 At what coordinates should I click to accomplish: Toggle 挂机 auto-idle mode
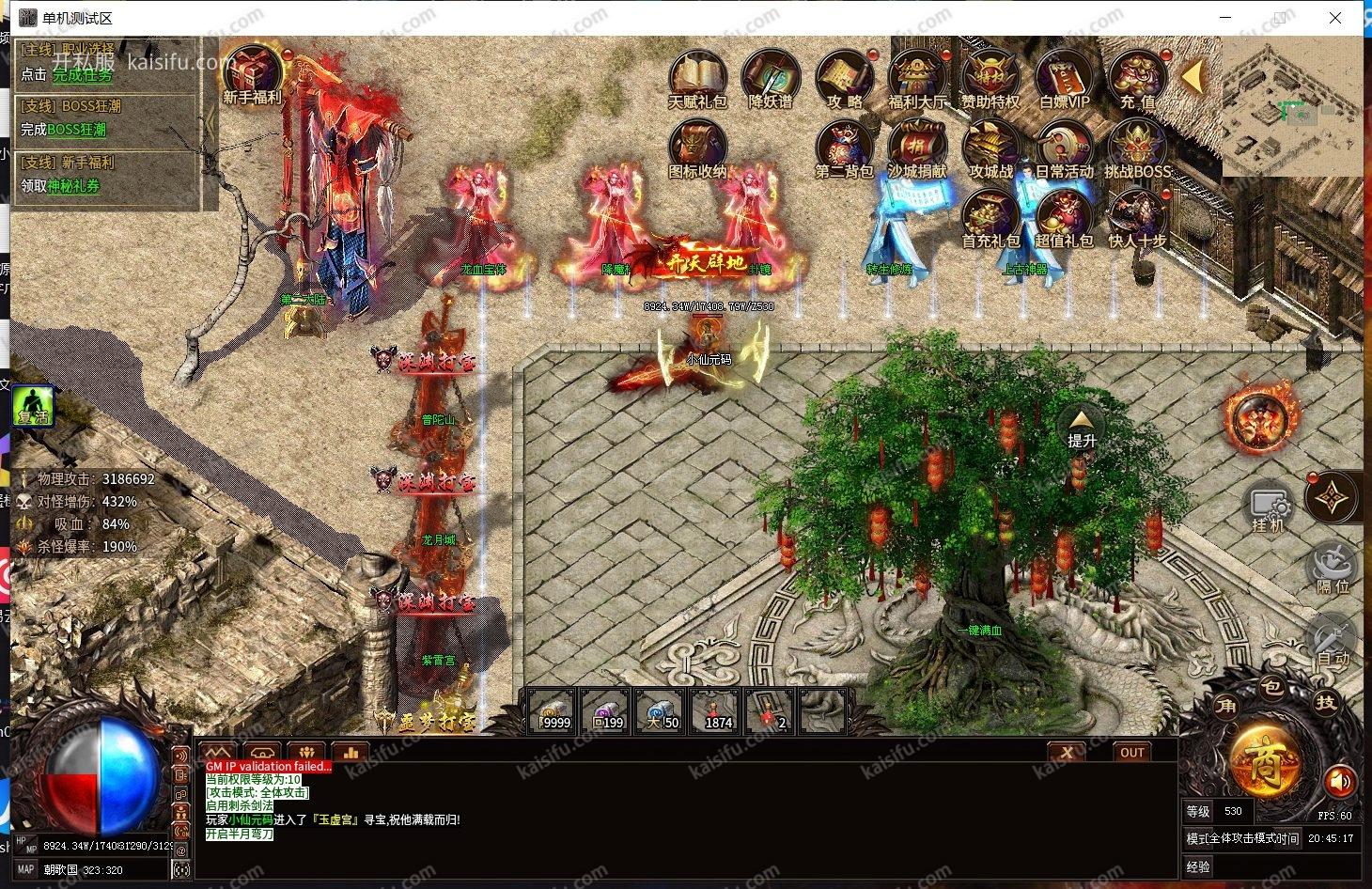[1269, 507]
